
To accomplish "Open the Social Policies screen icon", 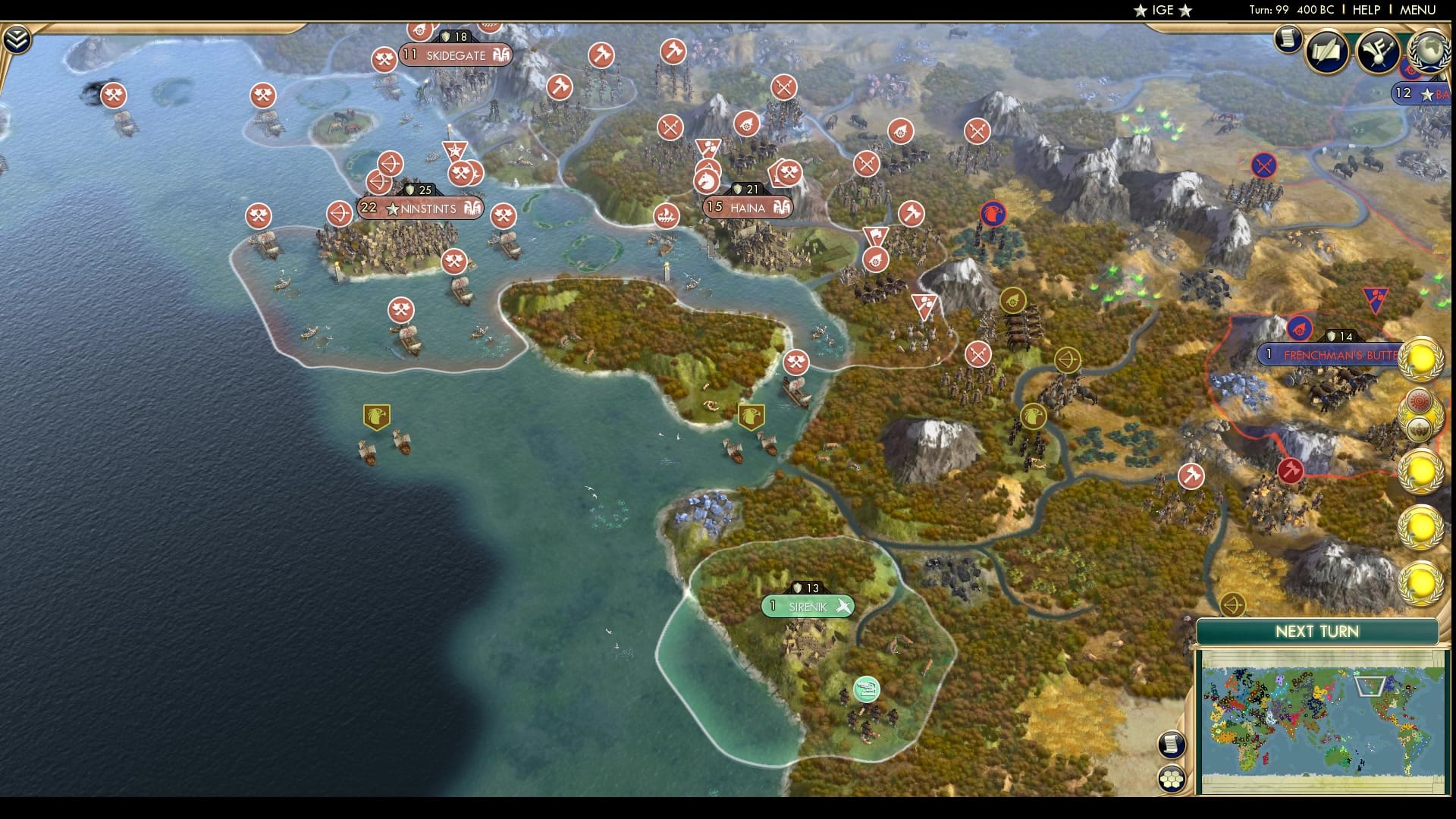I will pyautogui.click(x=1328, y=50).
